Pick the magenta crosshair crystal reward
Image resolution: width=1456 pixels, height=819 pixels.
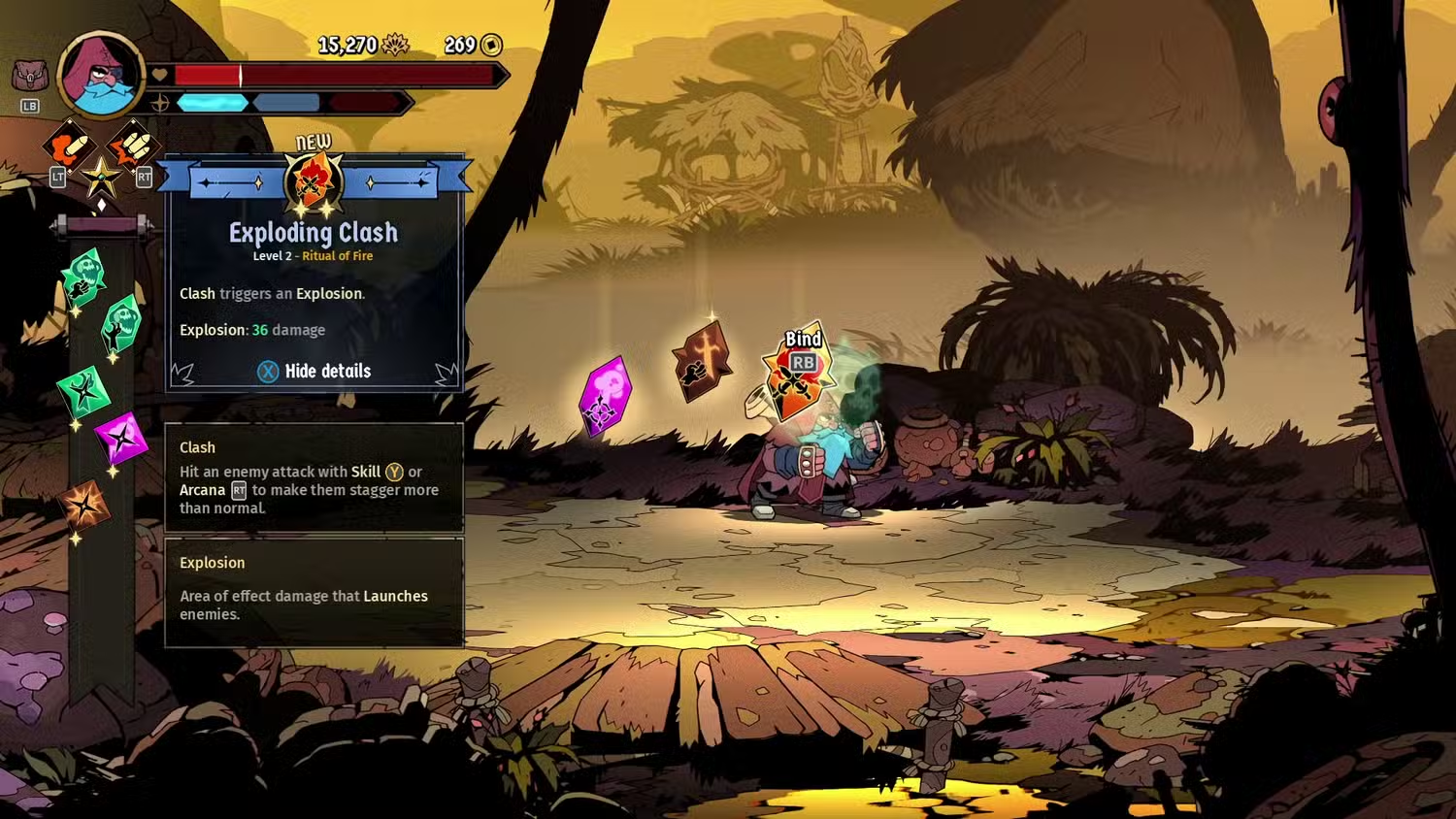(x=604, y=396)
